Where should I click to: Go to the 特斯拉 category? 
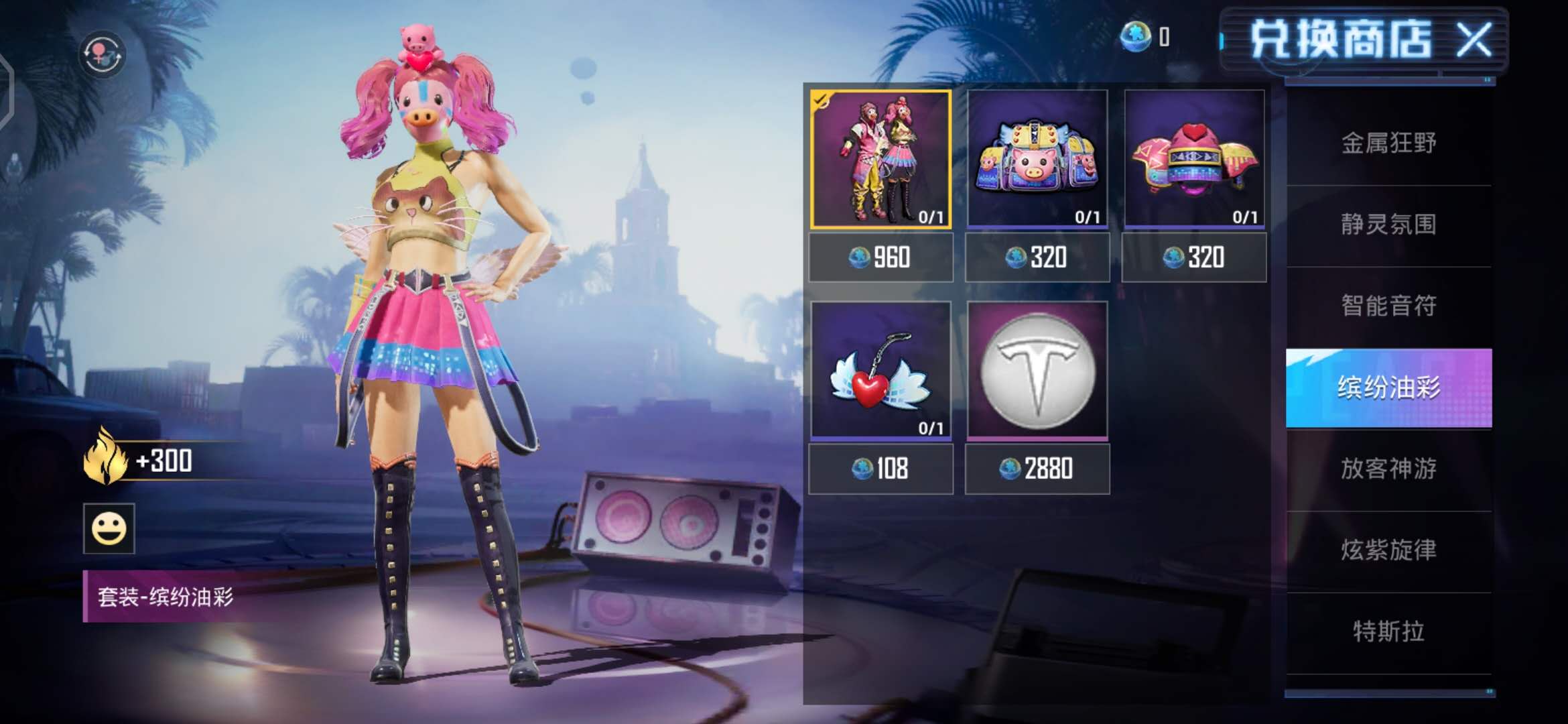pos(1388,631)
